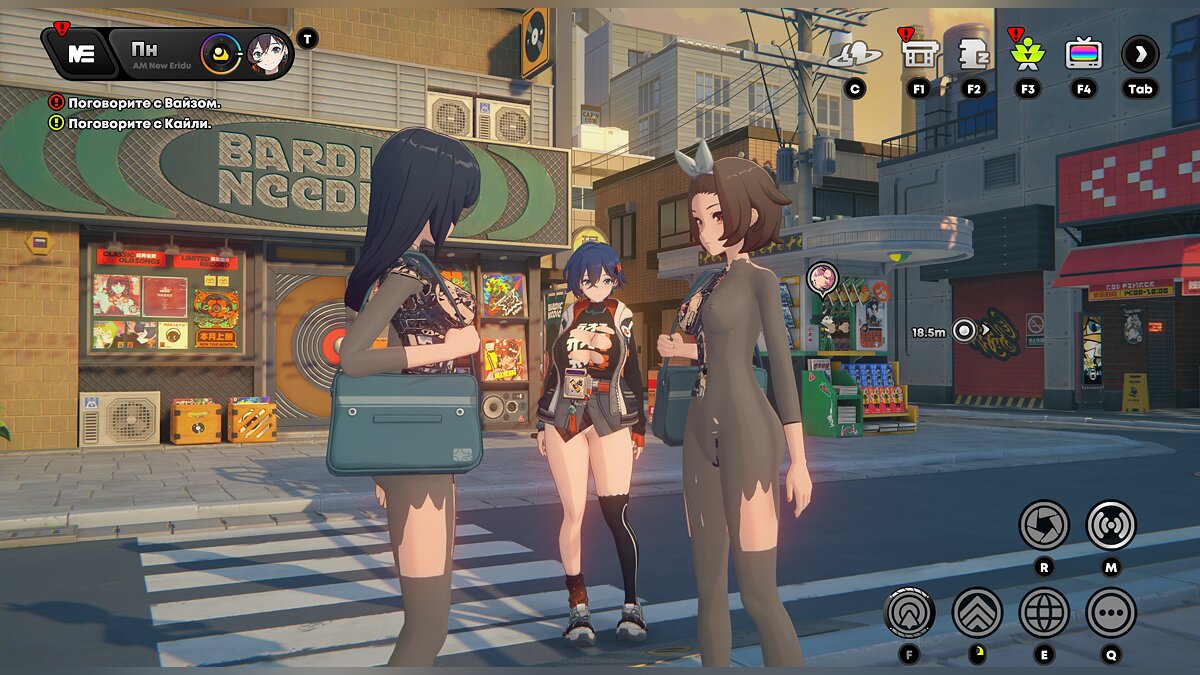The image size is (1200, 675).
Task: Tap the triple chevron button
Action: (x=977, y=612)
